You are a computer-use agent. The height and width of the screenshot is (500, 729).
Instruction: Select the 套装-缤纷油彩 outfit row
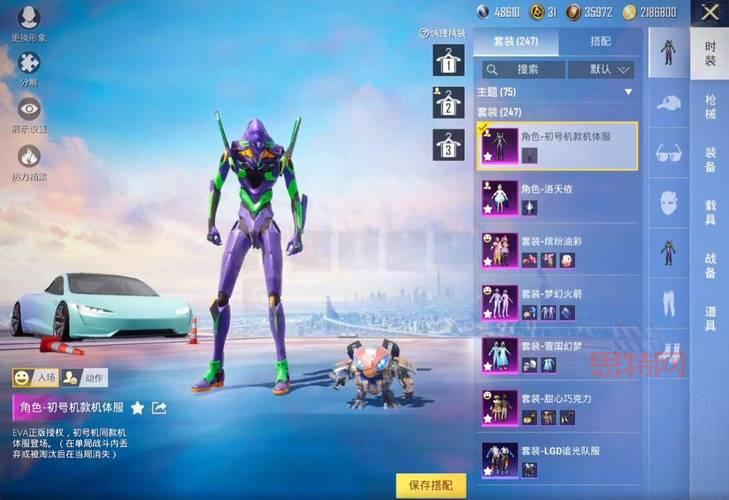(557, 251)
